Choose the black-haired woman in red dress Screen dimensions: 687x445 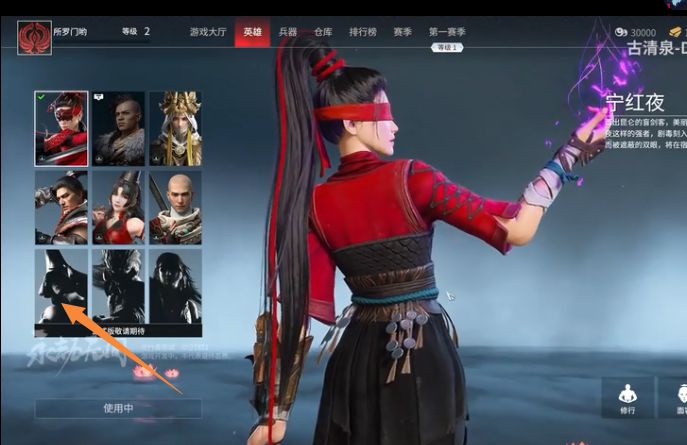coord(118,207)
